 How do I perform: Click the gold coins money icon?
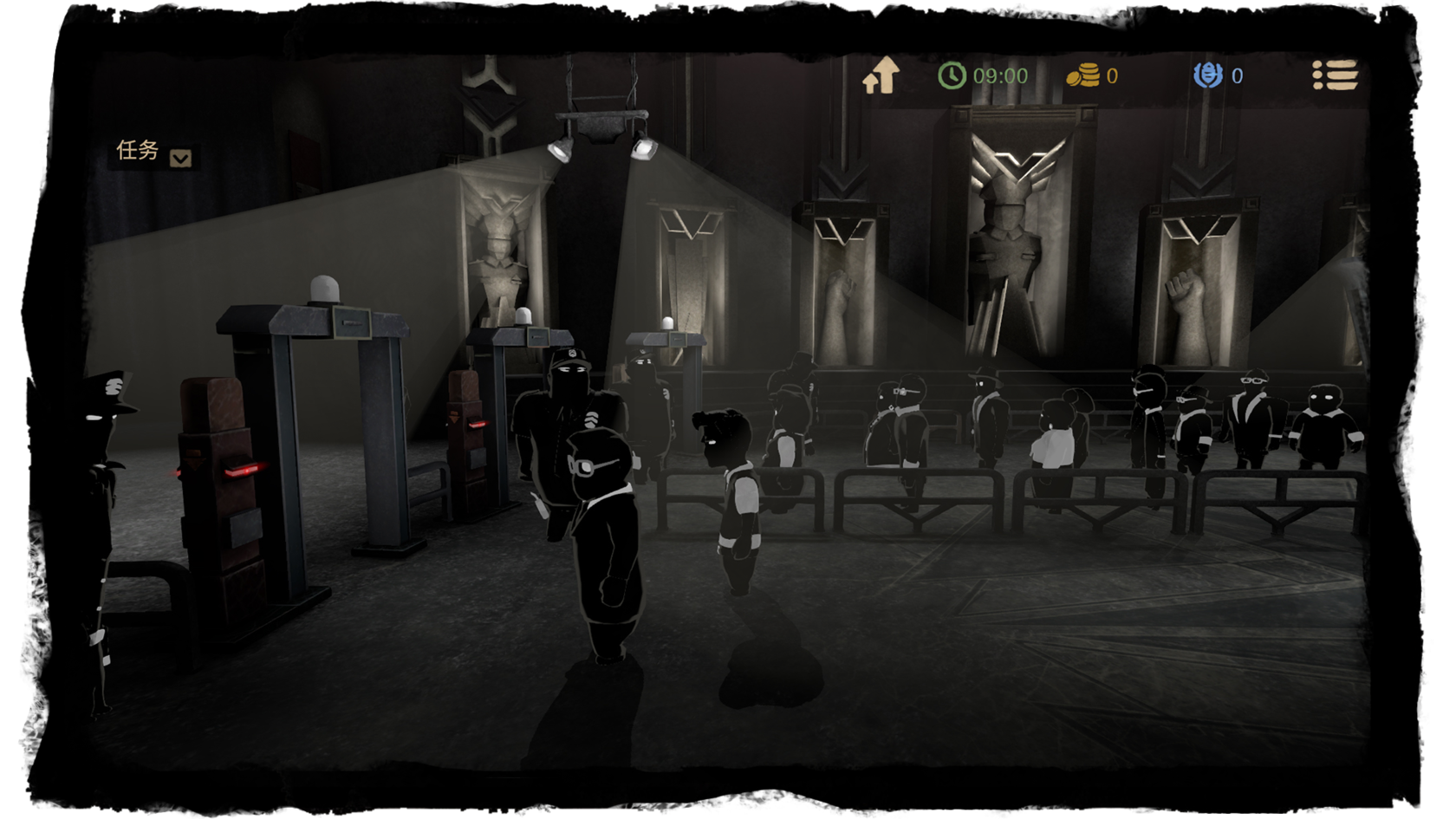click(x=1082, y=76)
